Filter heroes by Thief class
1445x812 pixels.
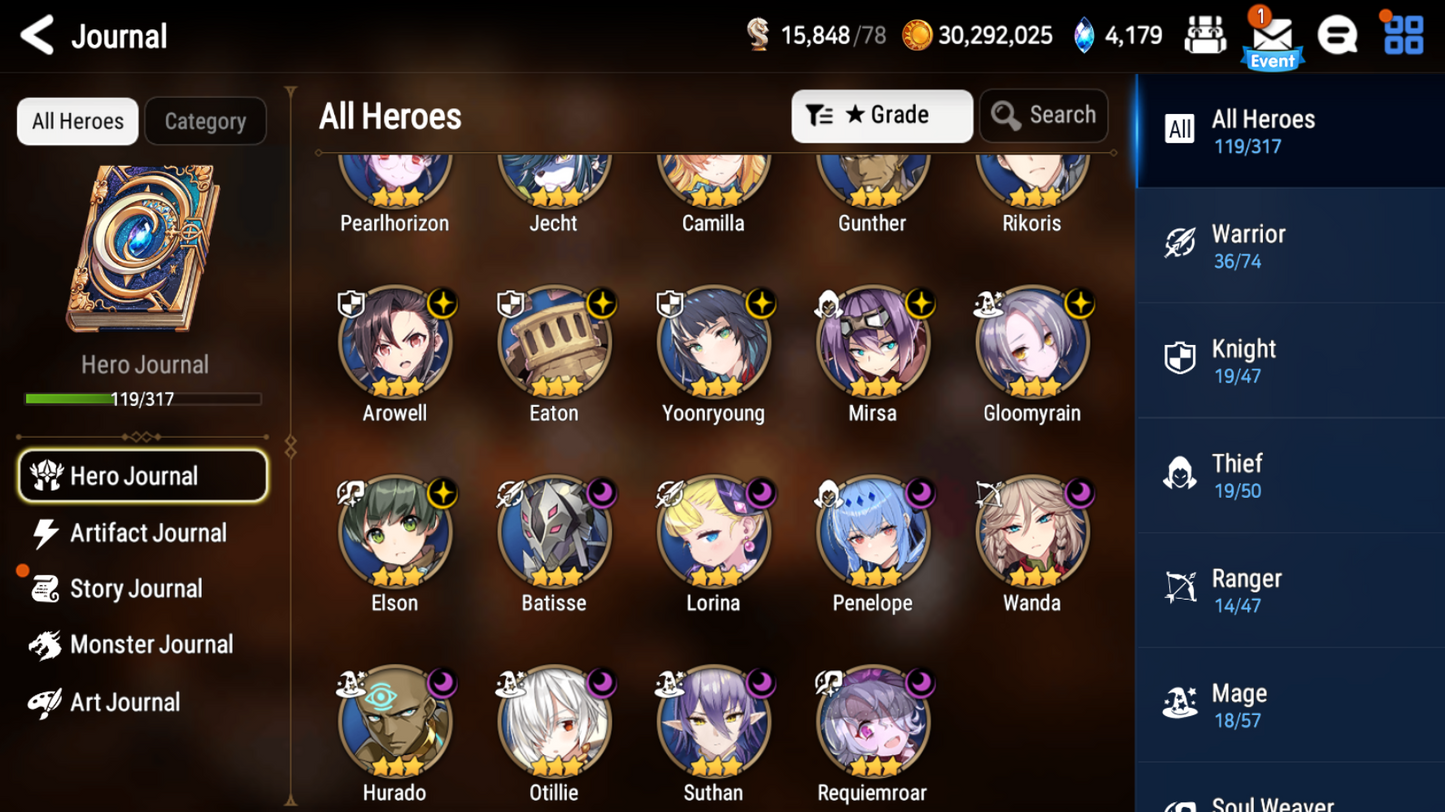click(1288, 476)
